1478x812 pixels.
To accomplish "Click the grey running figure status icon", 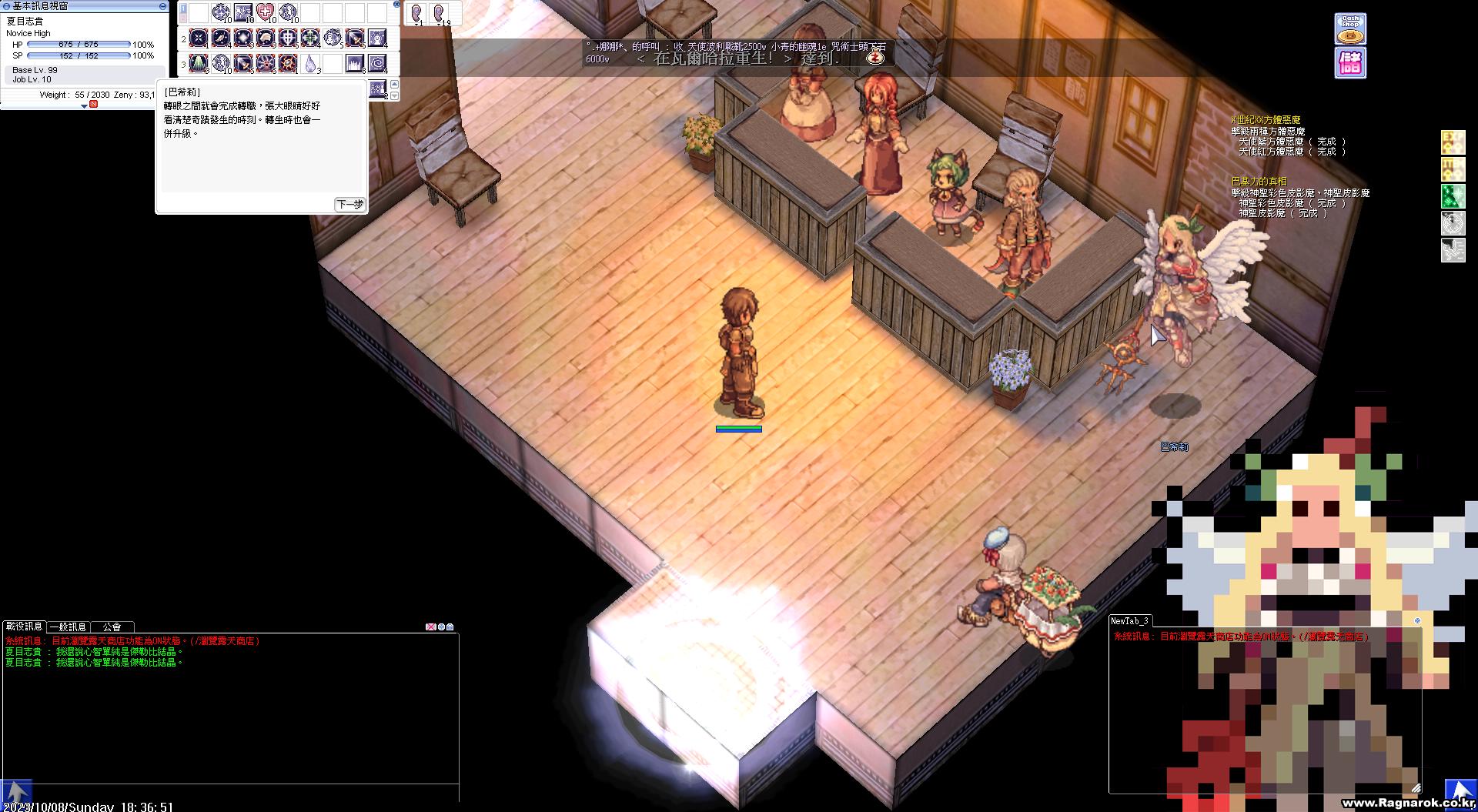I will (1453, 250).
